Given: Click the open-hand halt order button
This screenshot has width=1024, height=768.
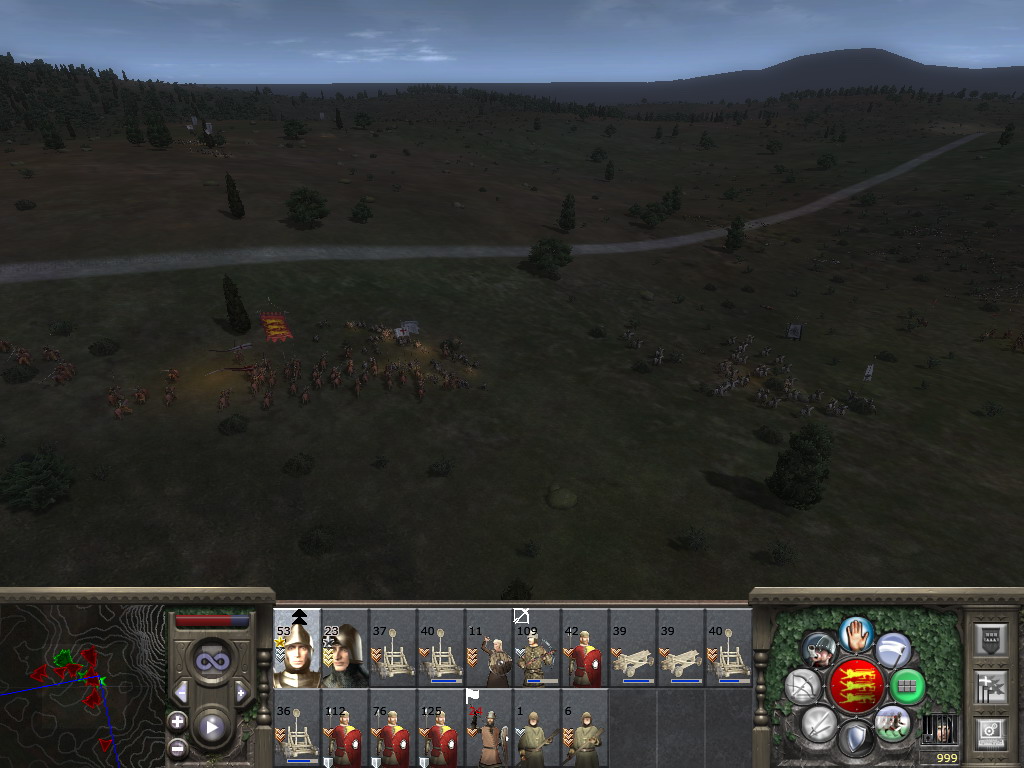Looking at the screenshot, I should coord(856,634).
